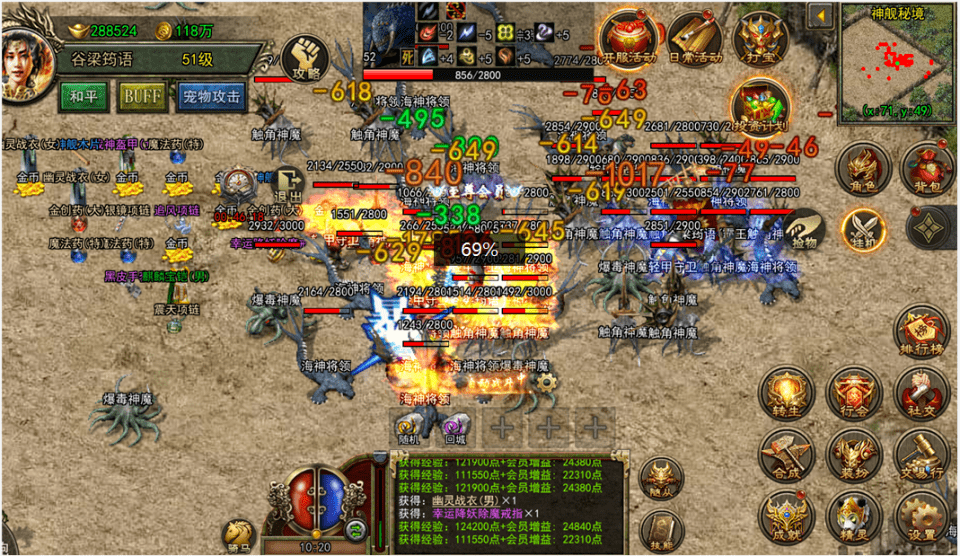Open the BUFF panel
This screenshot has width=960, height=556.
coord(143,97)
